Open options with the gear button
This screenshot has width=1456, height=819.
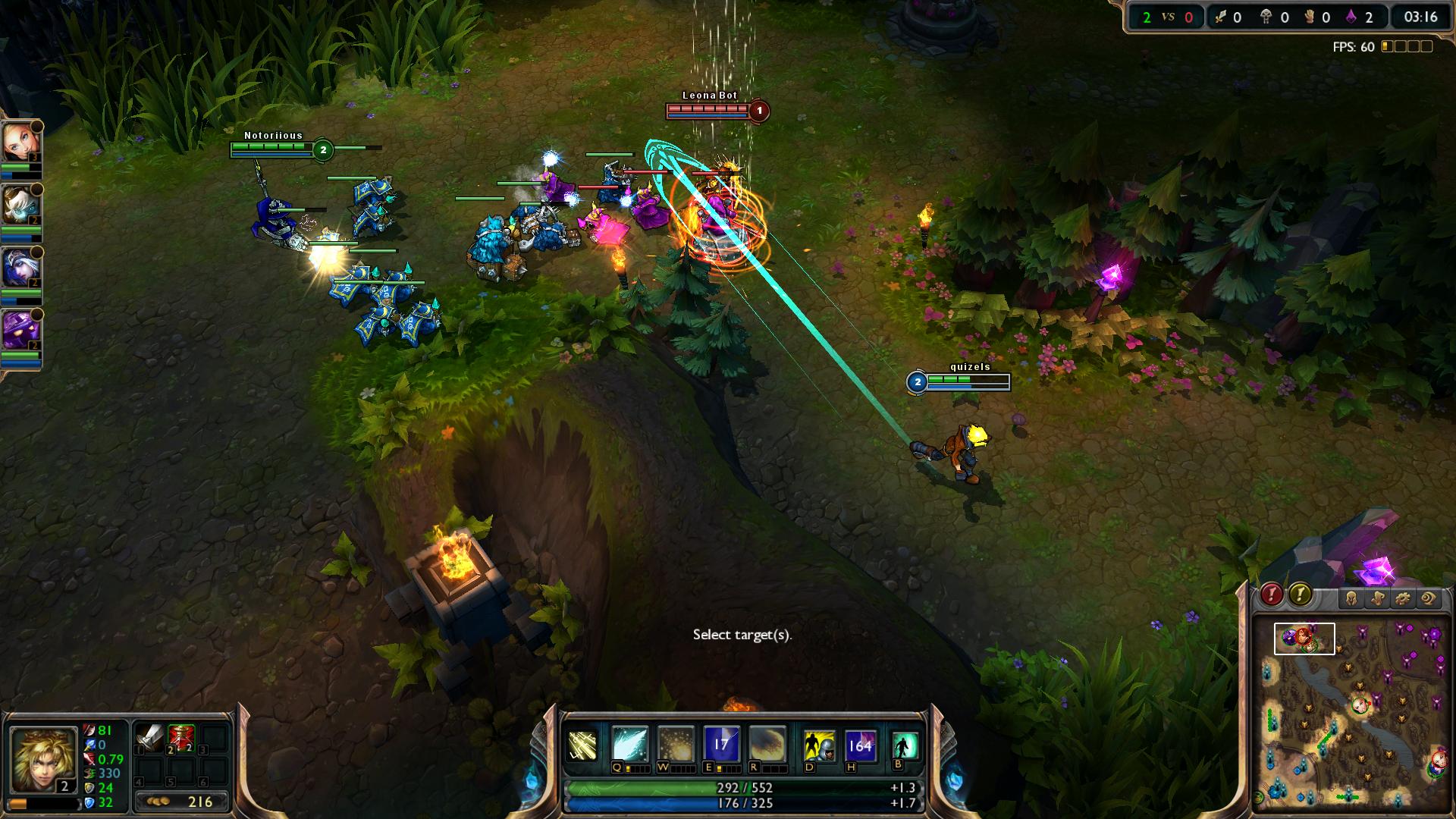(x=1403, y=599)
